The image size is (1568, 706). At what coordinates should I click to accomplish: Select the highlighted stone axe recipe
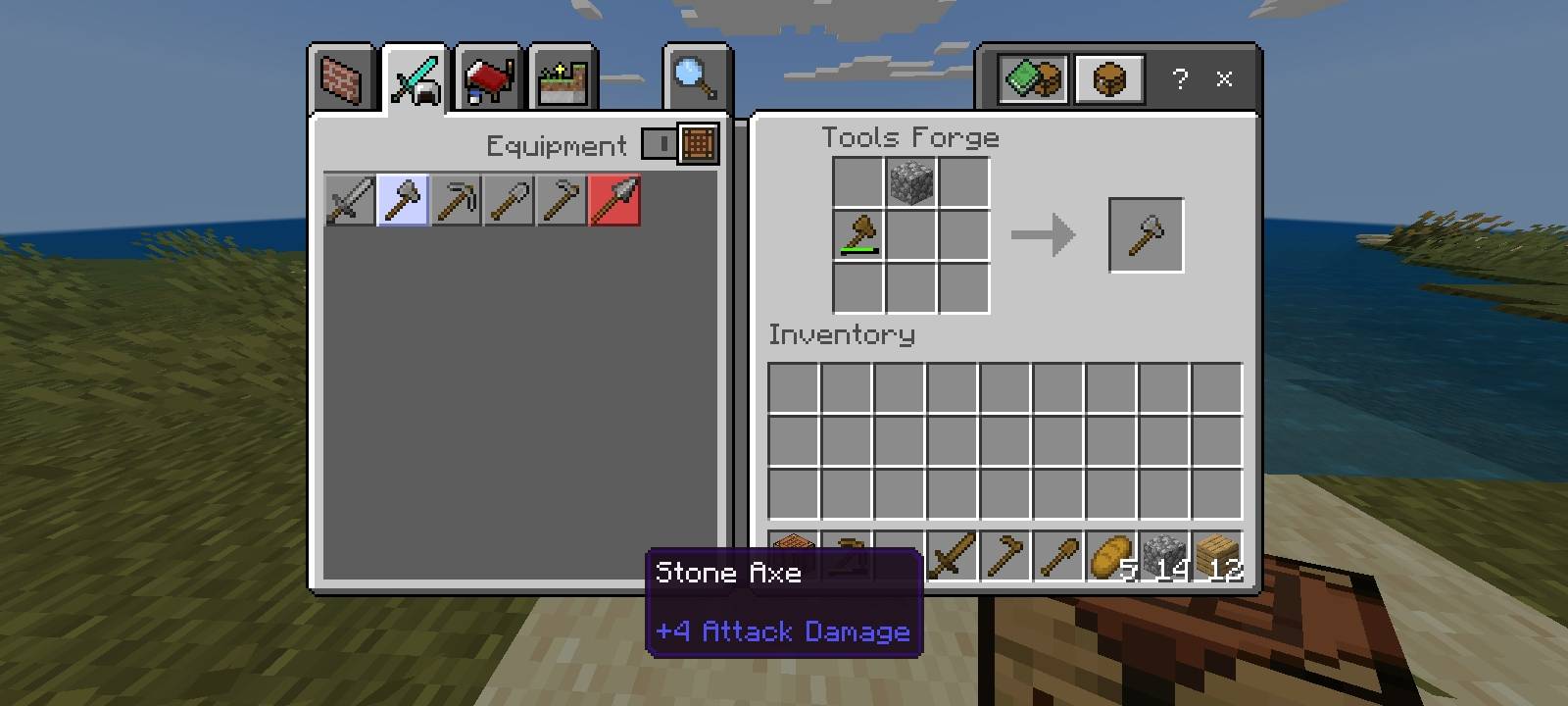coord(403,201)
